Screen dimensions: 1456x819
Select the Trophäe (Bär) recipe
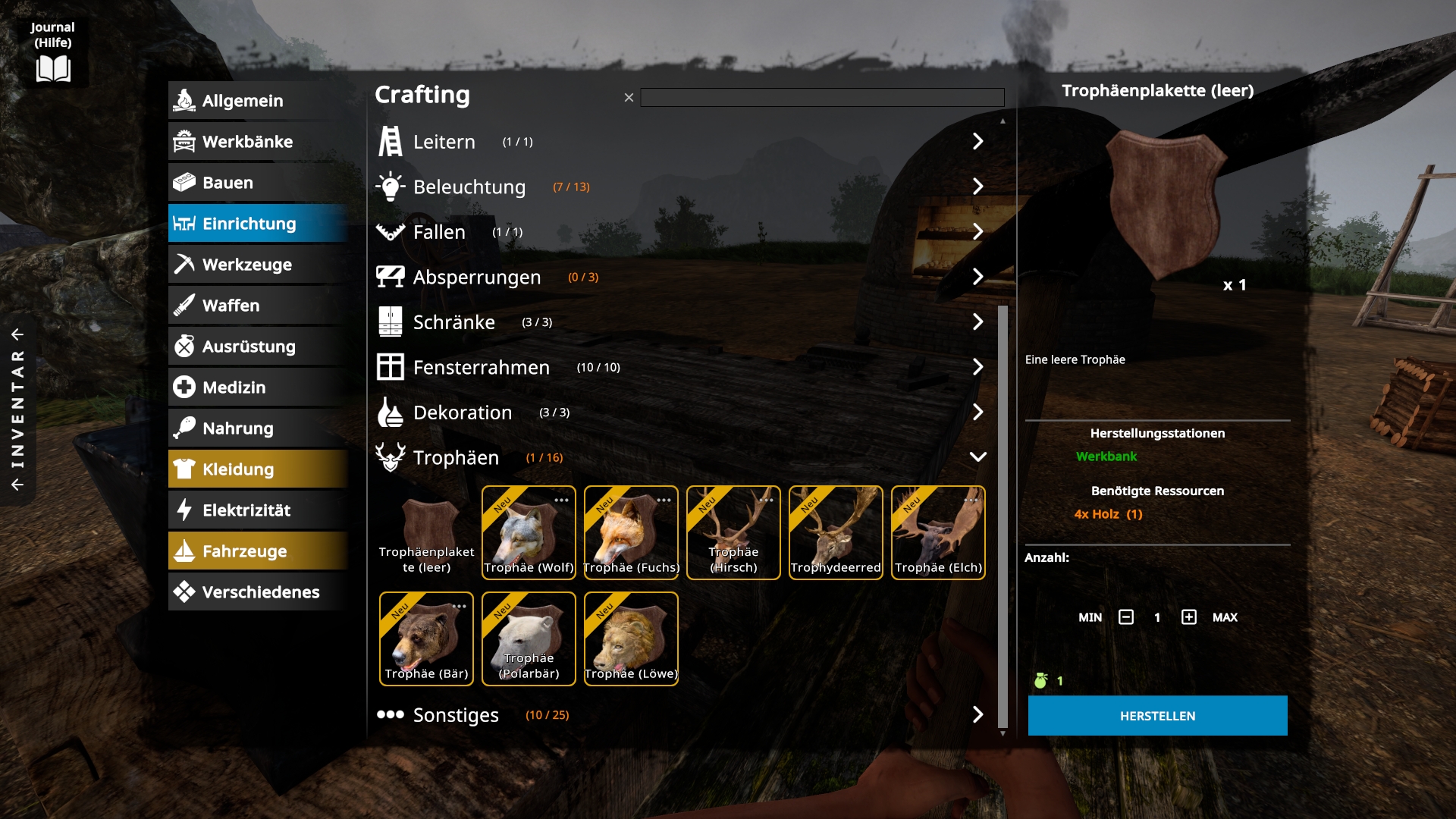426,639
